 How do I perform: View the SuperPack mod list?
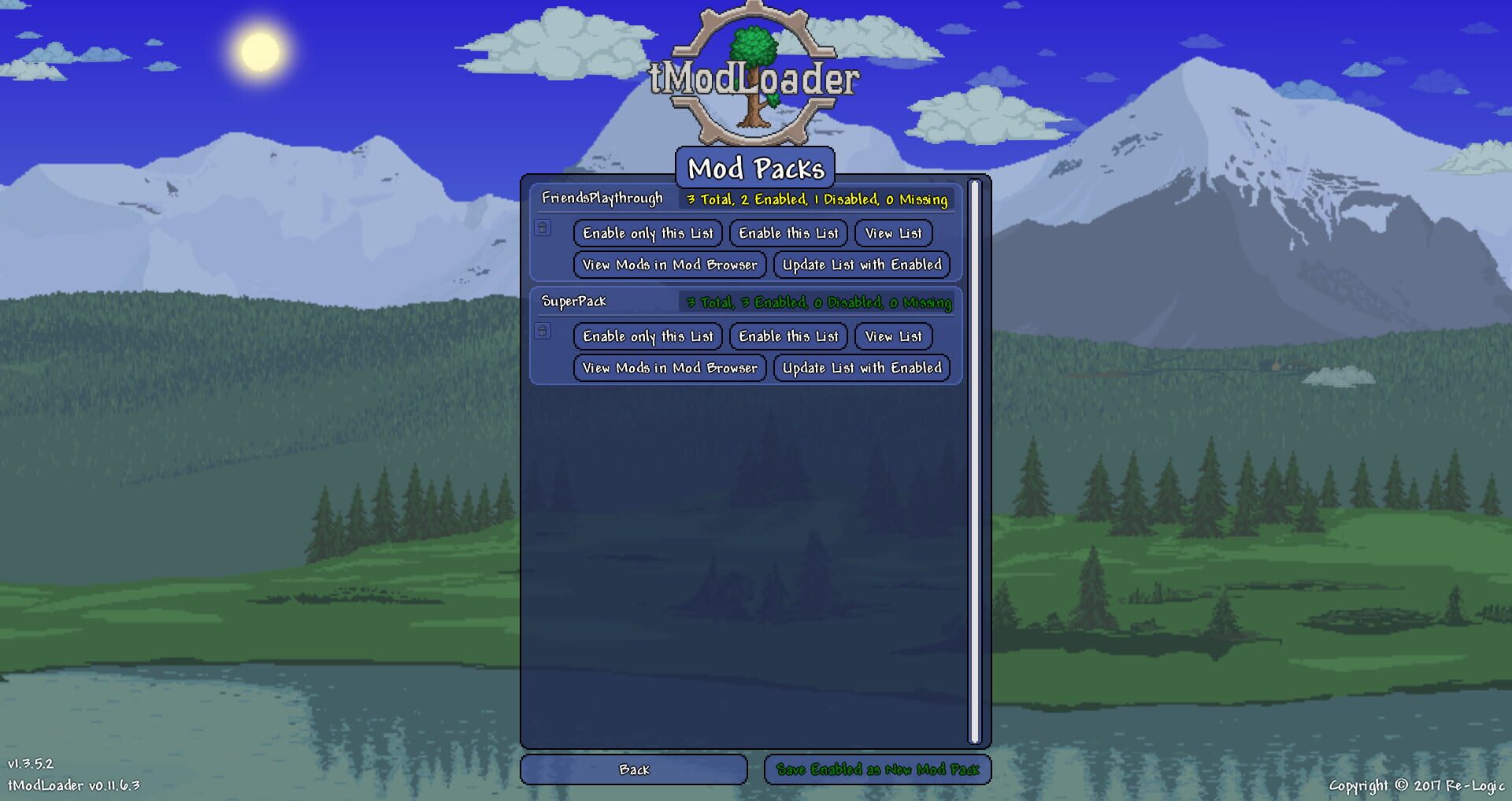point(892,336)
